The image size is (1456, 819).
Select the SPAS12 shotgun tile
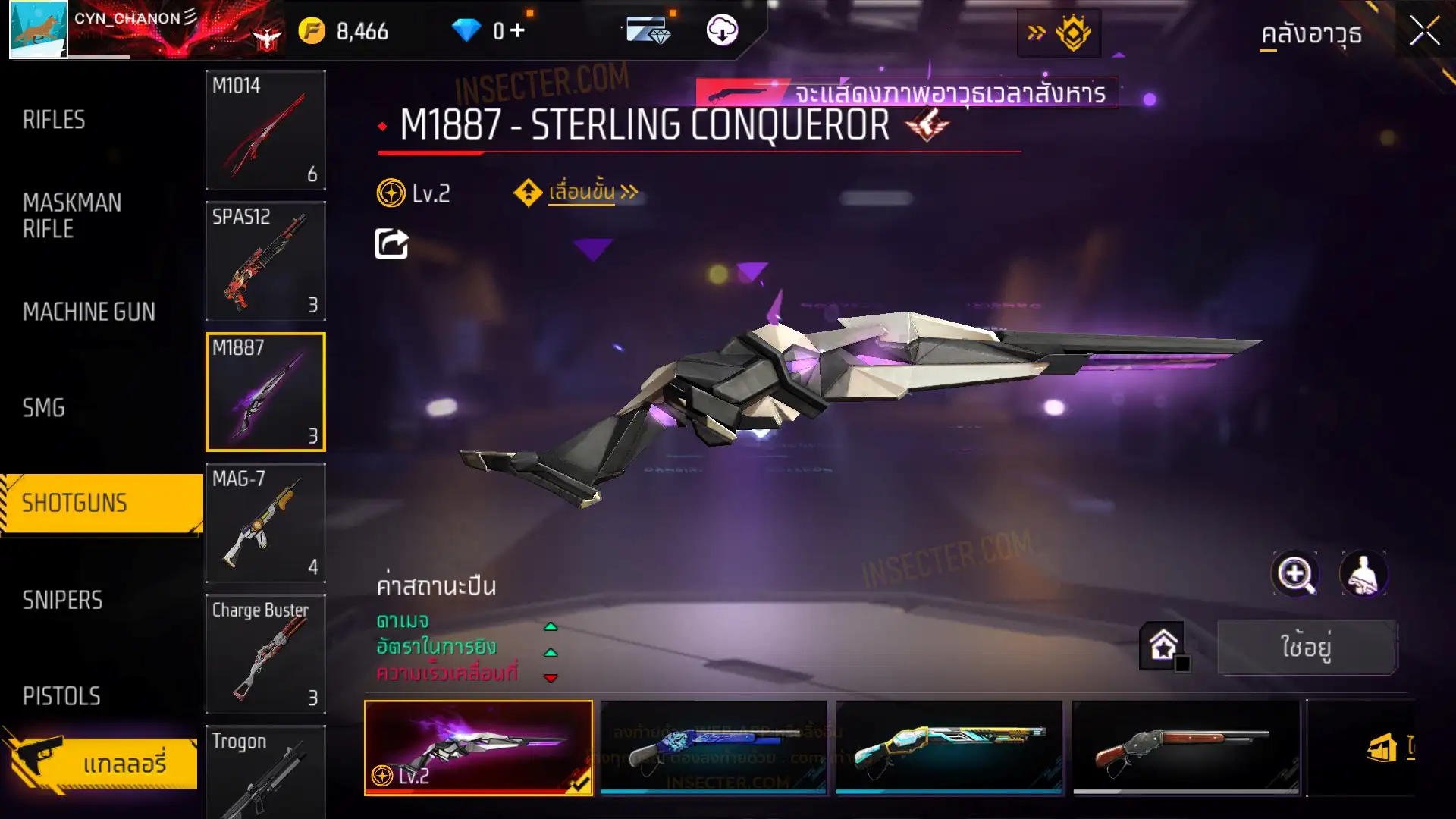tap(265, 261)
